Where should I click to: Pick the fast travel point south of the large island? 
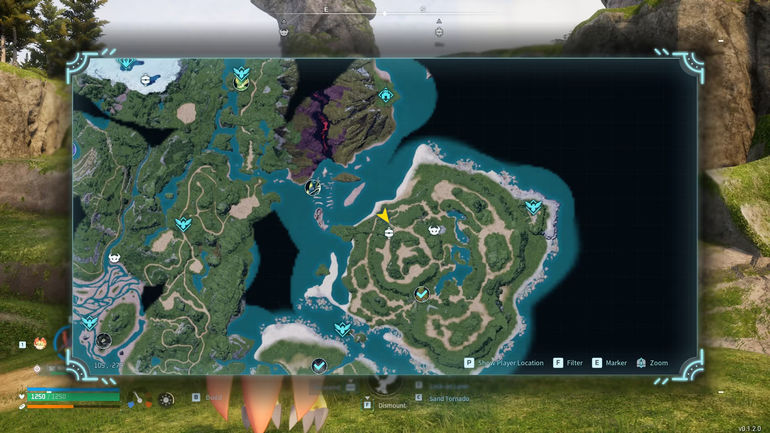point(343,329)
